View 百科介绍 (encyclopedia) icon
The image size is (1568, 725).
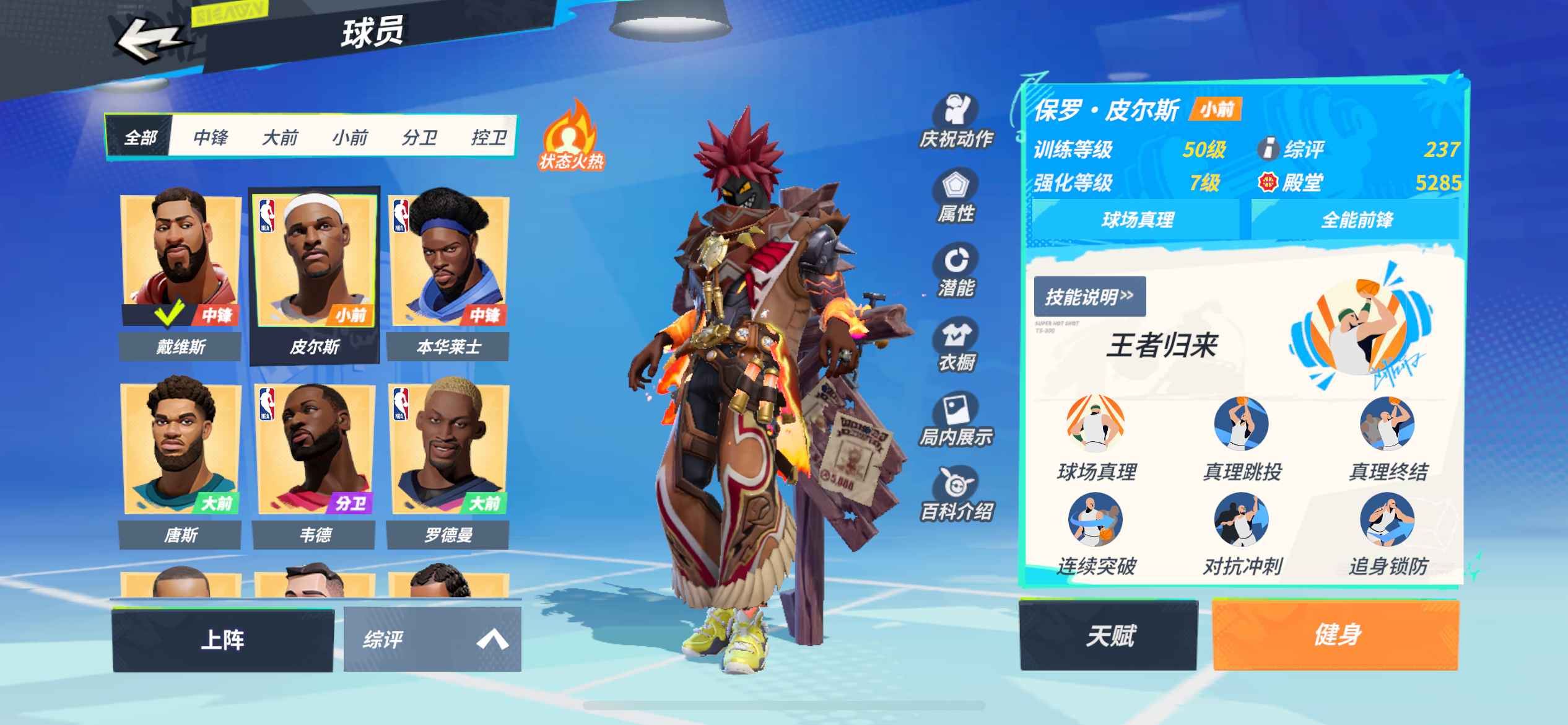pos(956,493)
